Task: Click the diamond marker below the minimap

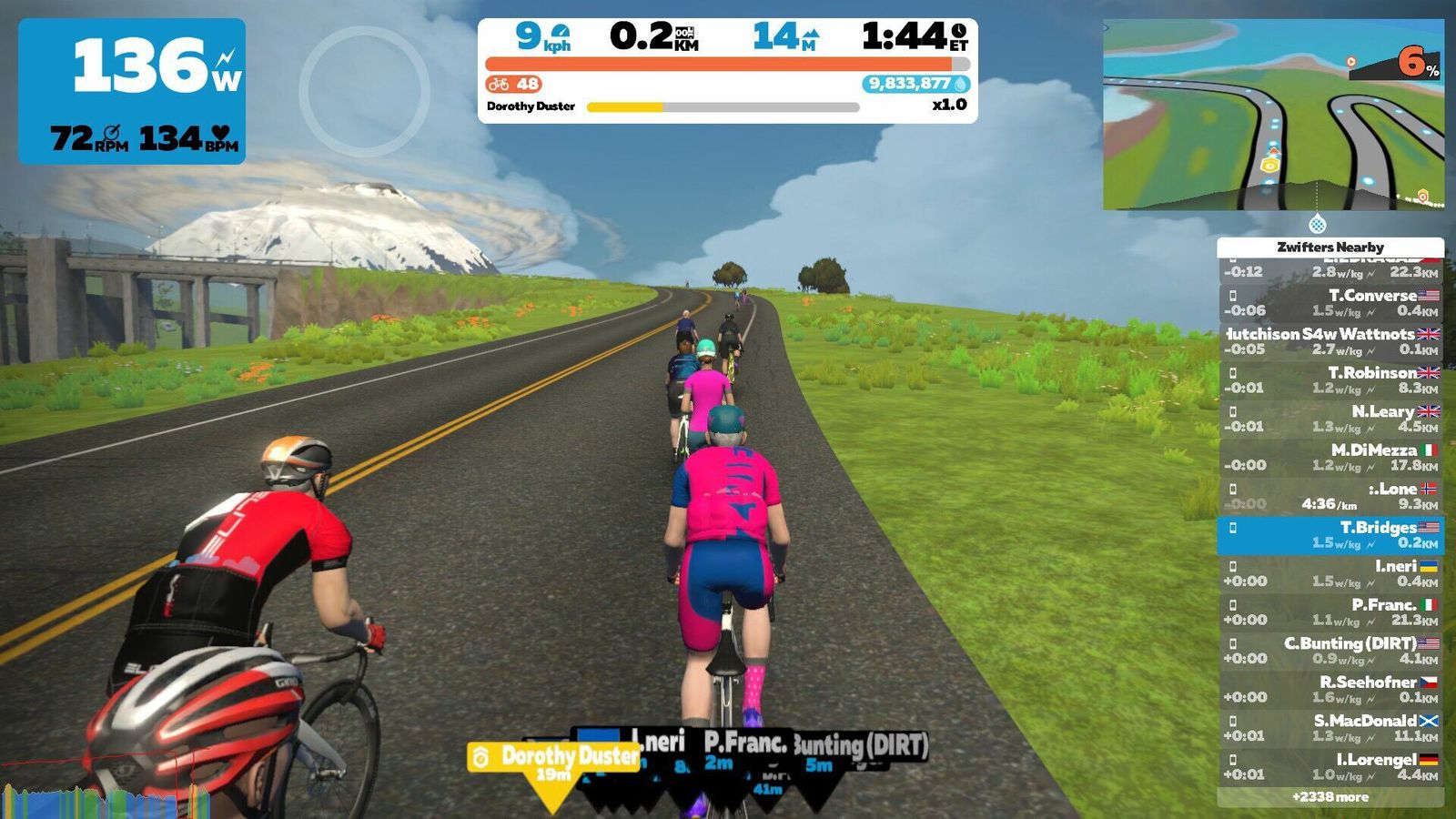Action: coord(1317,224)
